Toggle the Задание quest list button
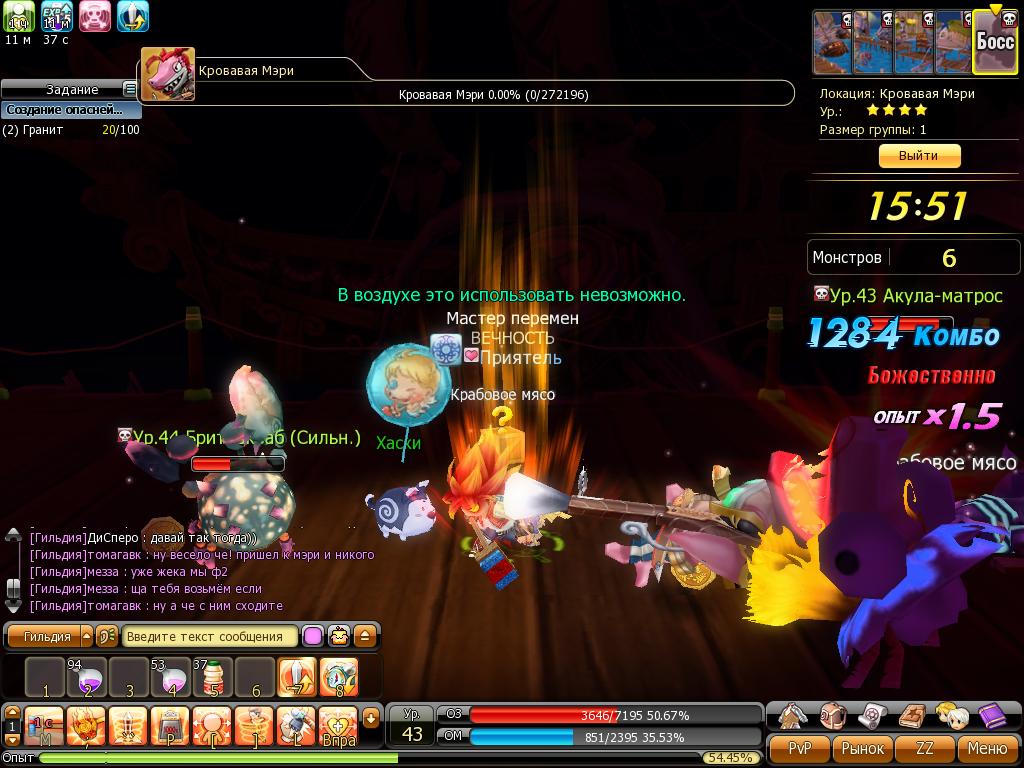1024x768 pixels. 130,90
